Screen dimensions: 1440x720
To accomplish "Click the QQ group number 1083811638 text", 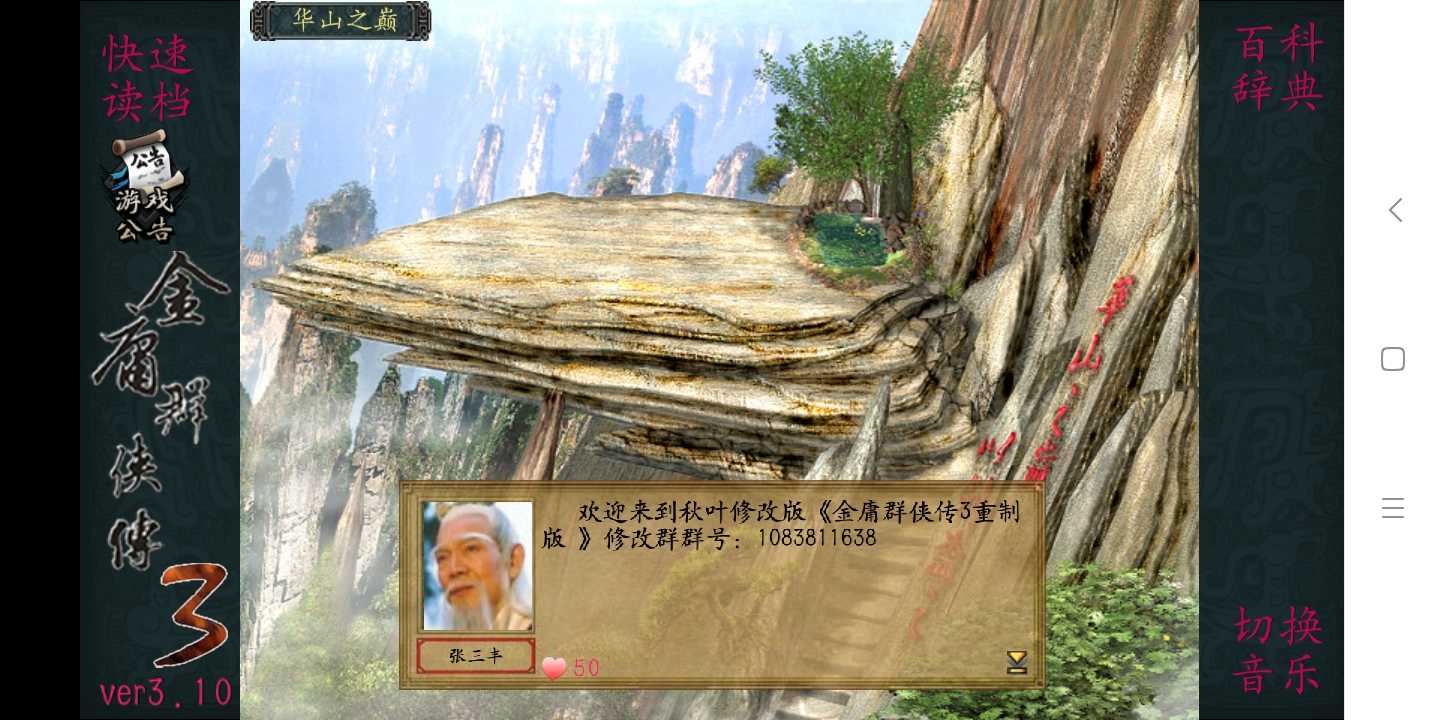I will pos(820,537).
